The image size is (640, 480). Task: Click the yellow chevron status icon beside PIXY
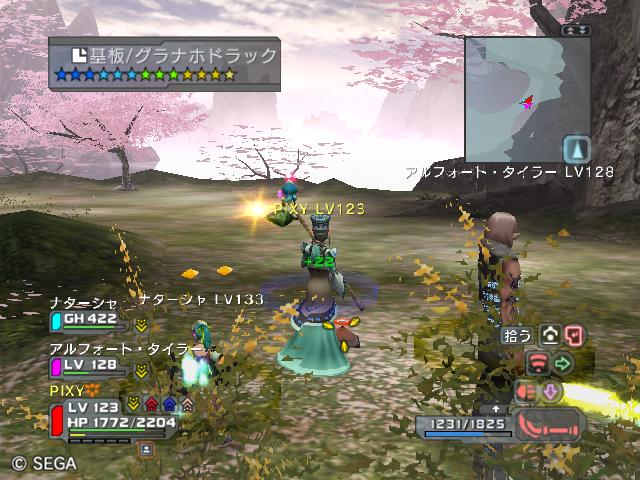(x=134, y=405)
